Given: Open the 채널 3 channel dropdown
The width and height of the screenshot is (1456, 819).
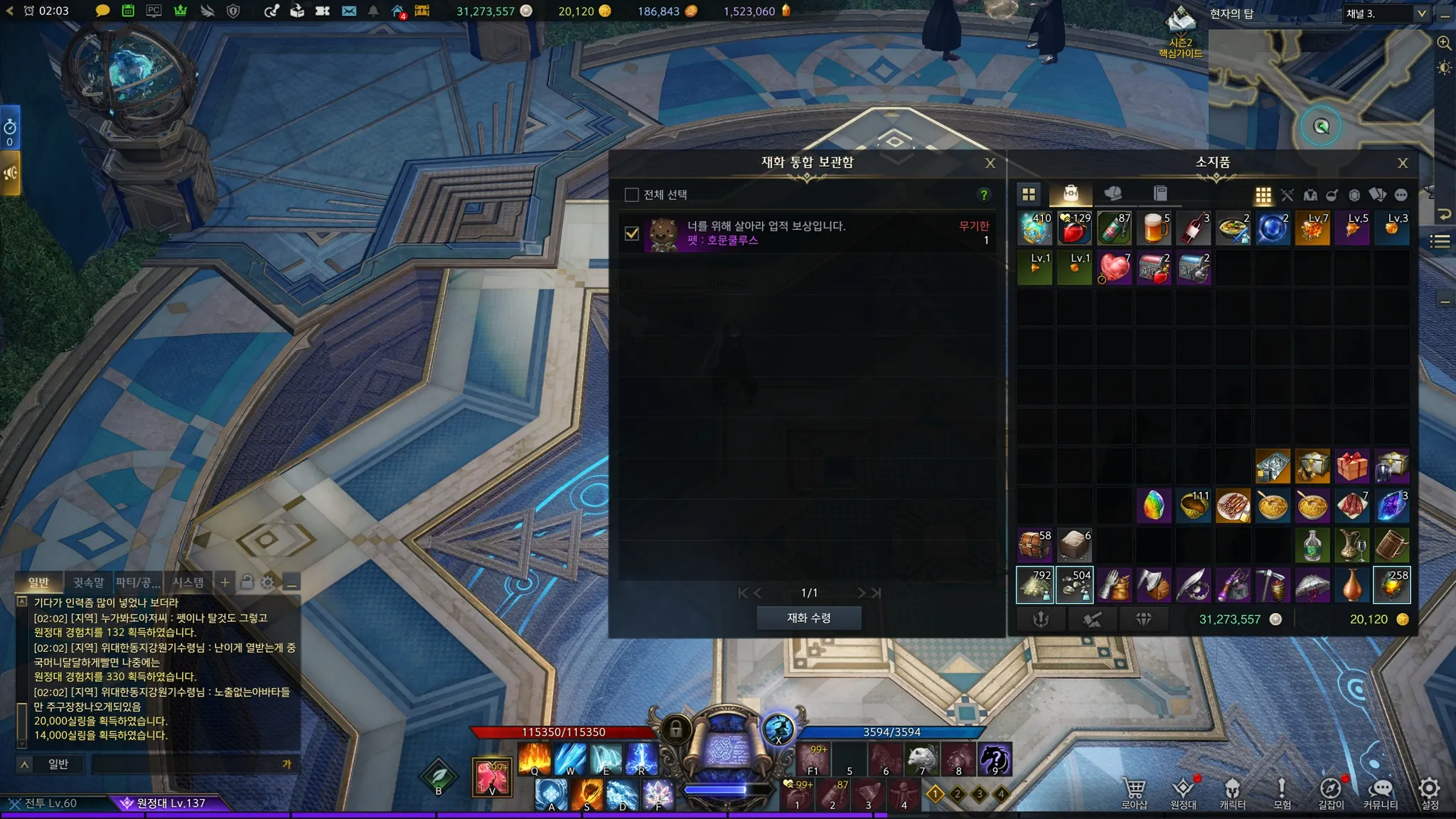Looking at the screenshot, I should click(1386, 14).
